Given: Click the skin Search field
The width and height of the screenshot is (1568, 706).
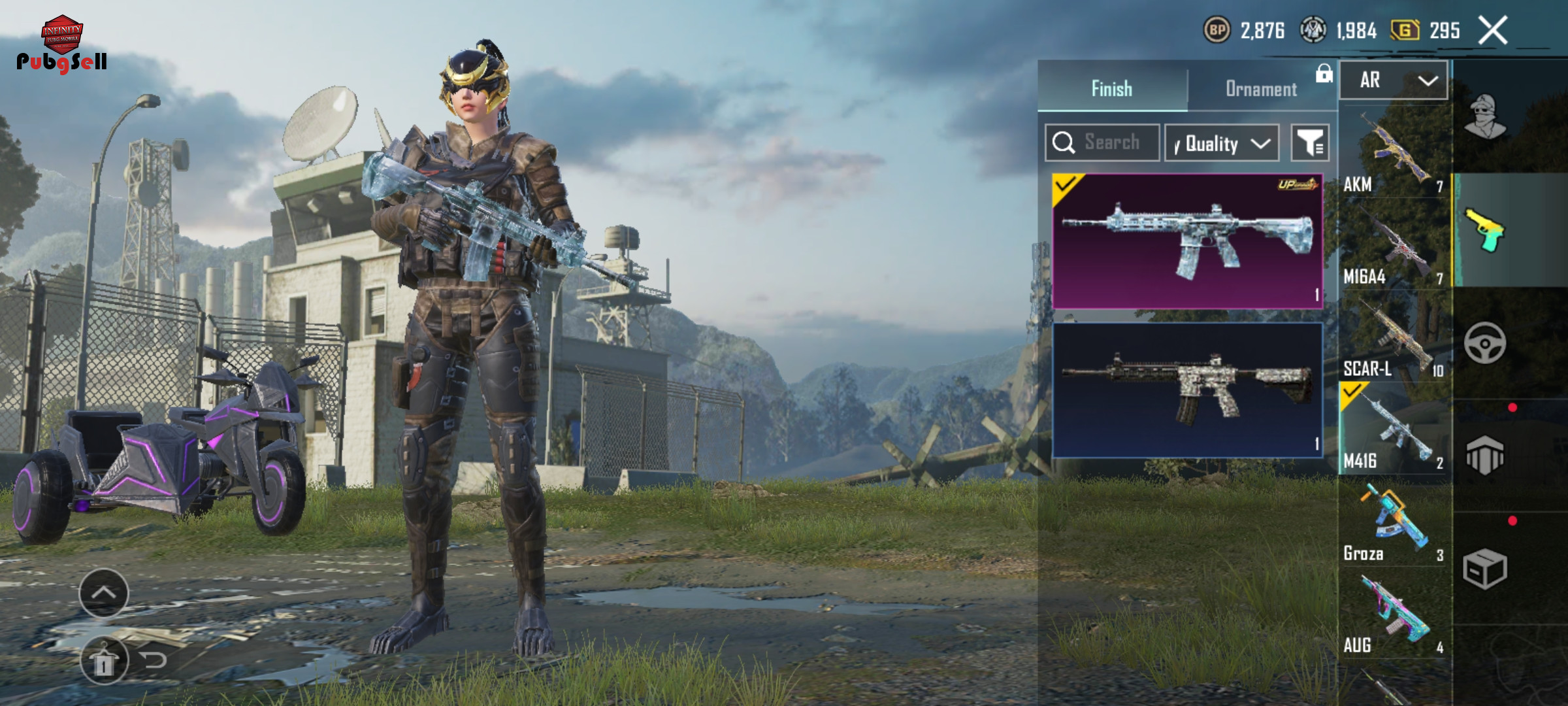Looking at the screenshot, I should point(1103,143).
